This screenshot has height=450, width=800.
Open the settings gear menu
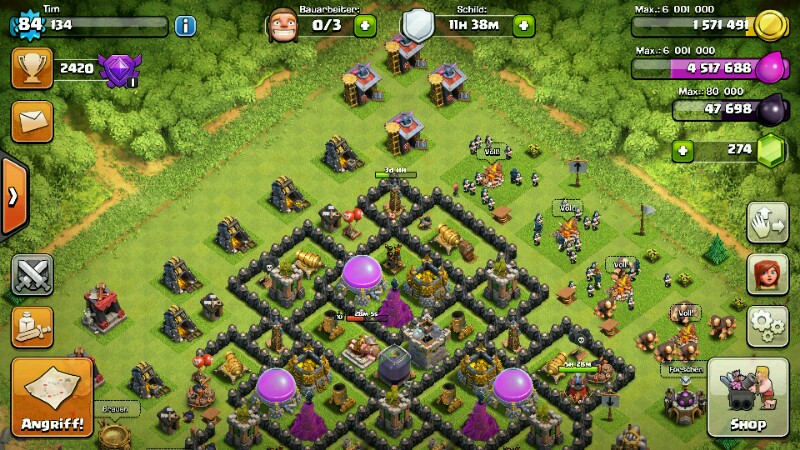point(767,326)
